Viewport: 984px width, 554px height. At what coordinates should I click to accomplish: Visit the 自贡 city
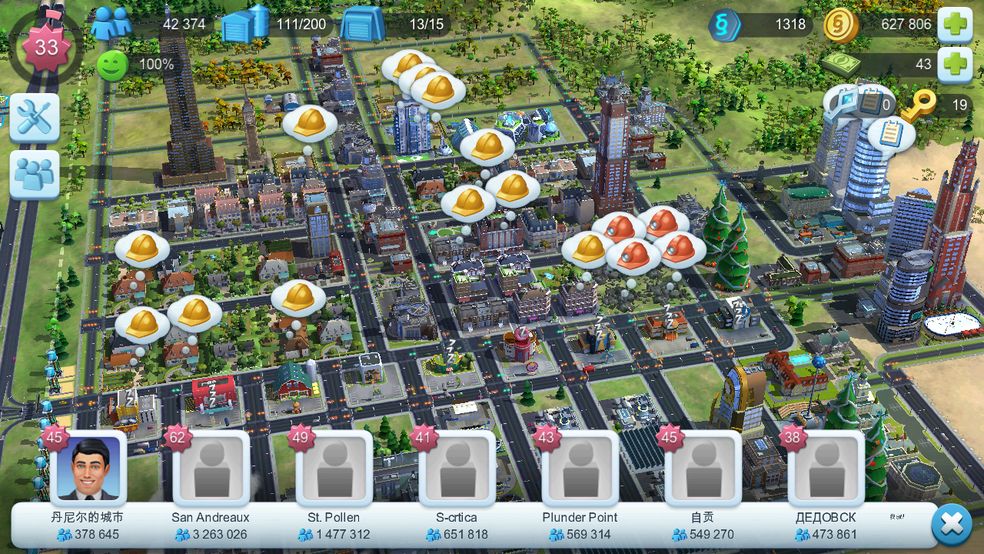[x=703, y=469]
